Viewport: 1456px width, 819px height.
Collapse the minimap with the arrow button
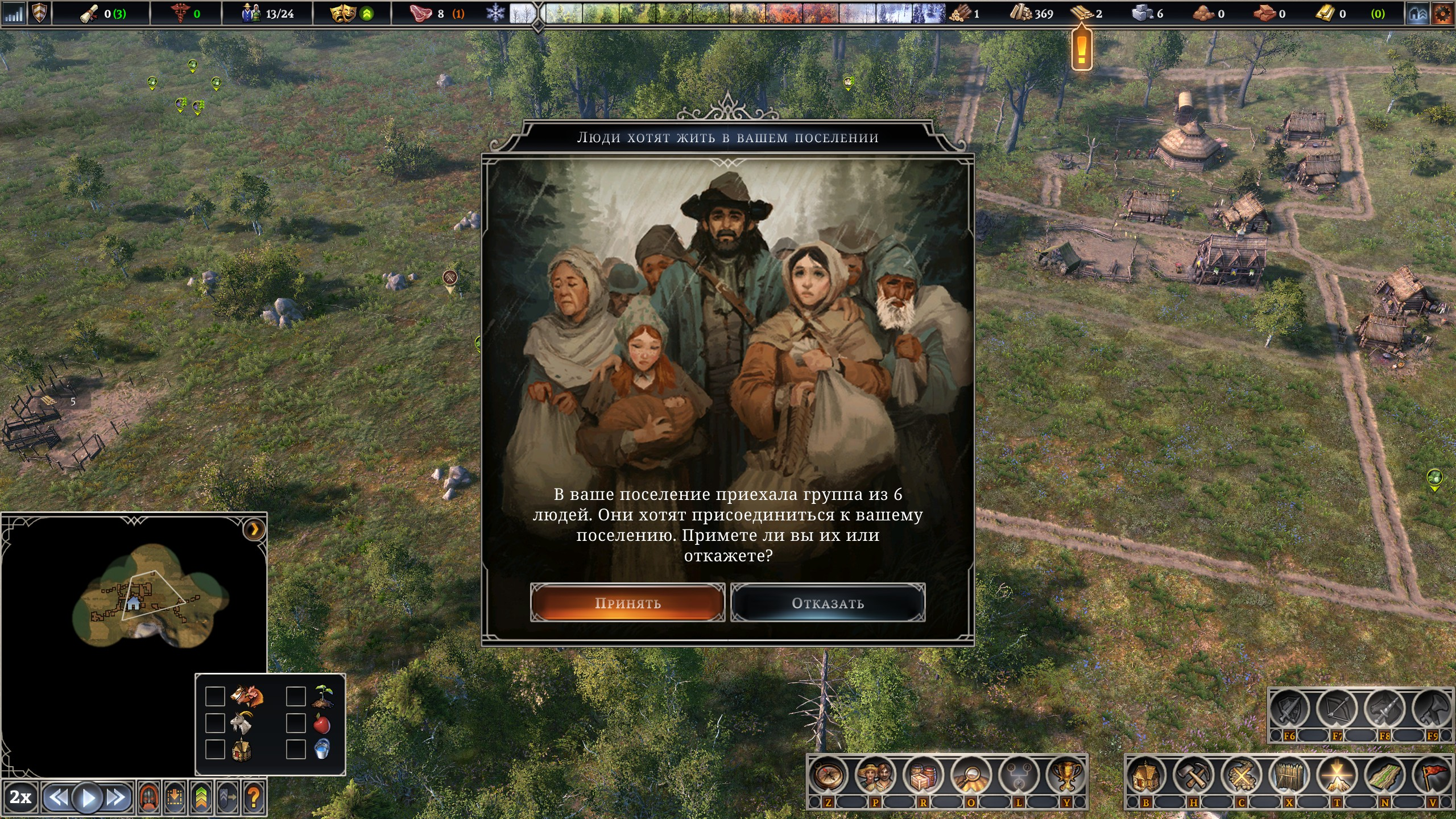click(x=254, y=530)
